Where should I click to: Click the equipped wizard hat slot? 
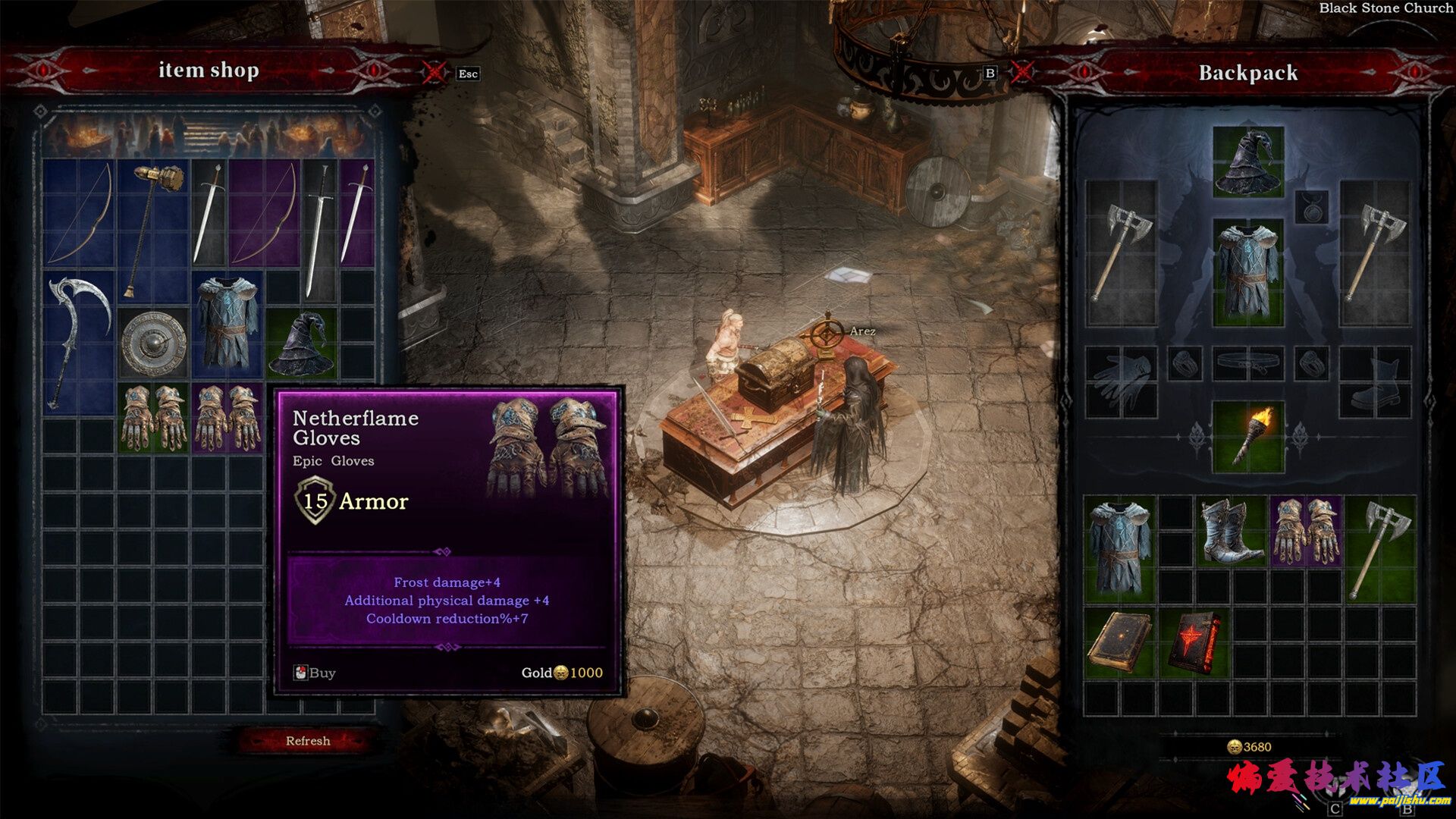(1248, 162)
